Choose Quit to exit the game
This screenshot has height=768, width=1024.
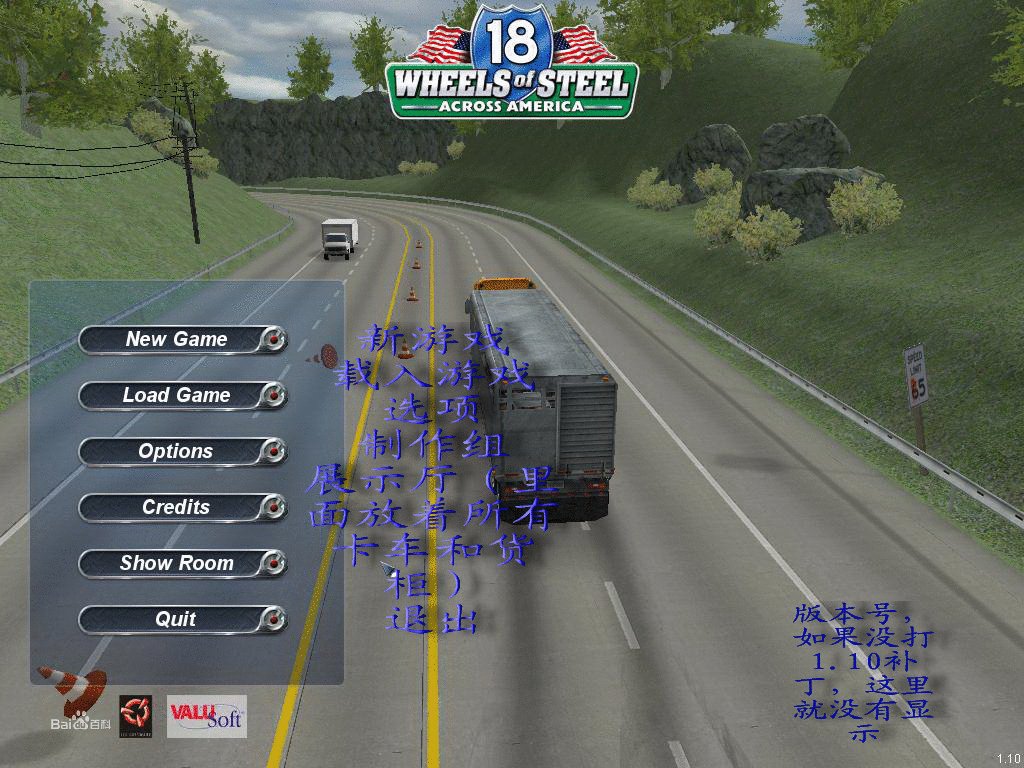pyautogui.click(x=178, y=620)
